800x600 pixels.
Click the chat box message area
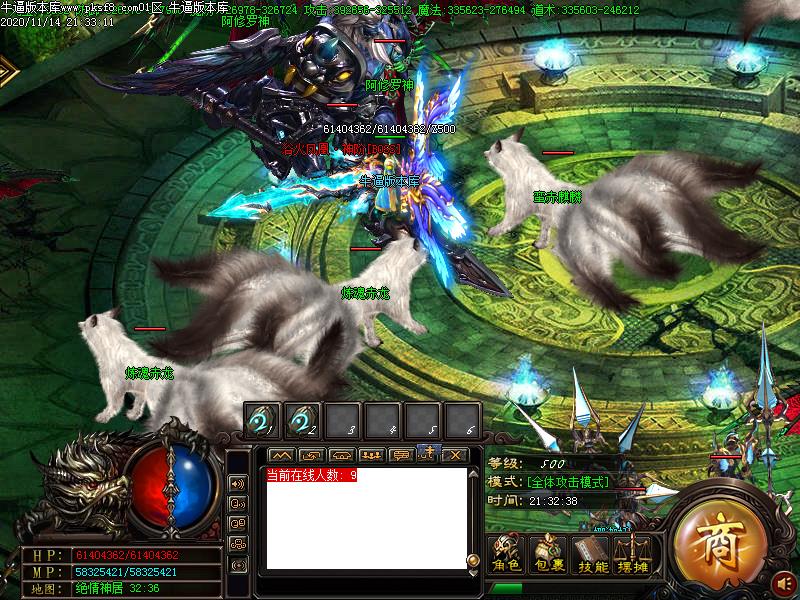365,520
